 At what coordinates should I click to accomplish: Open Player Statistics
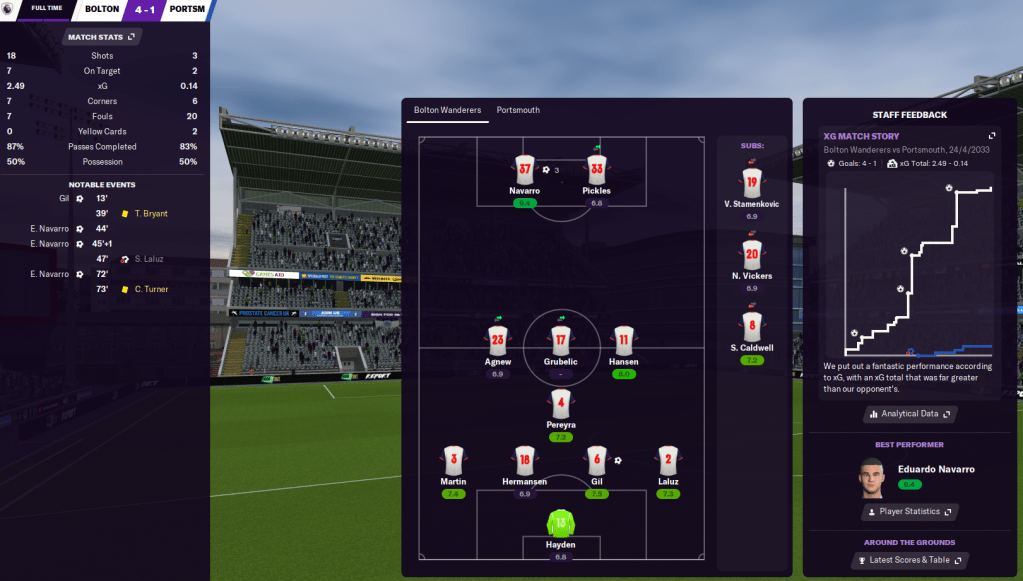click(909, 512)
